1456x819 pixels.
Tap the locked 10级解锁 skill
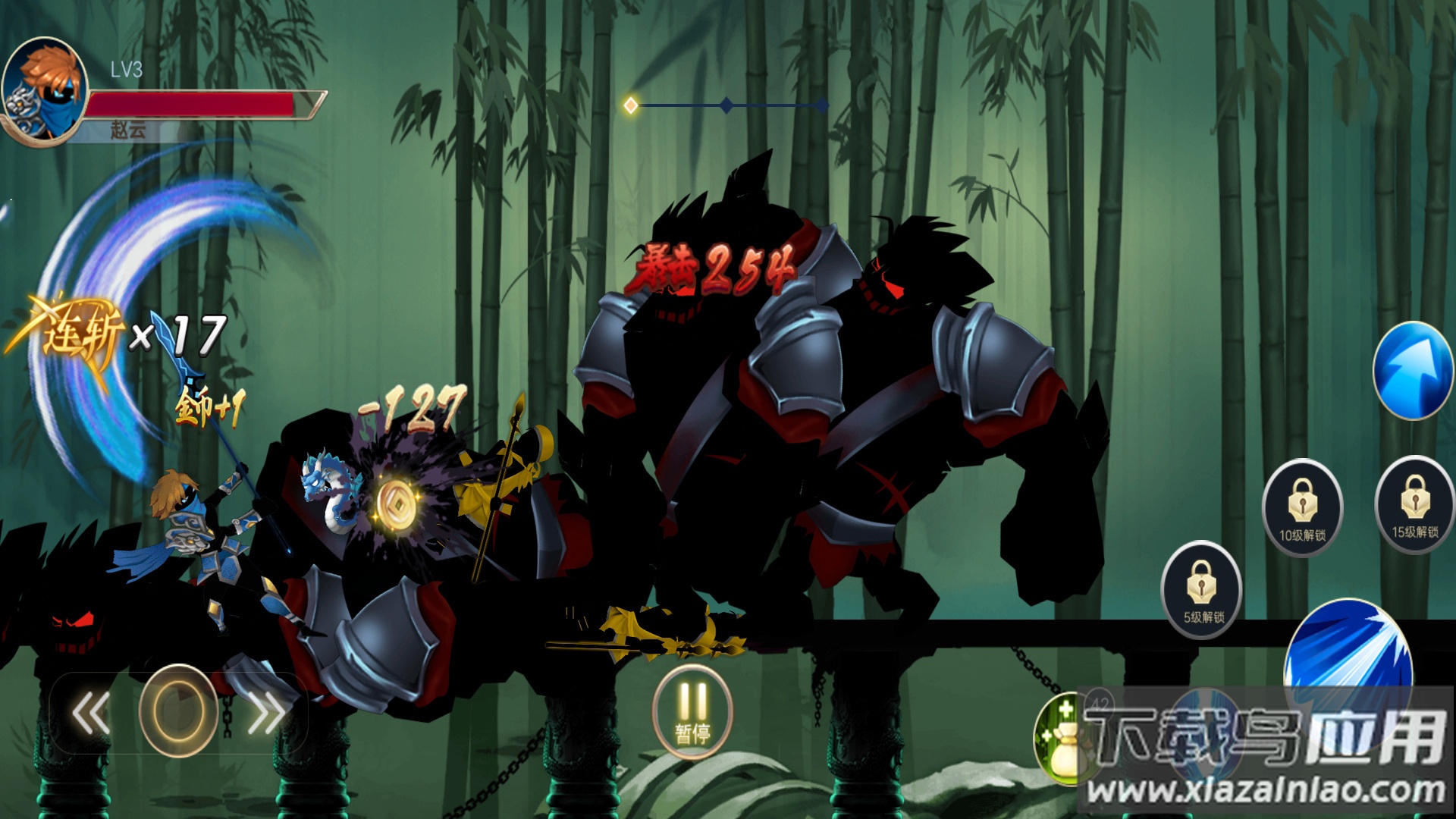pos(1302,507)
